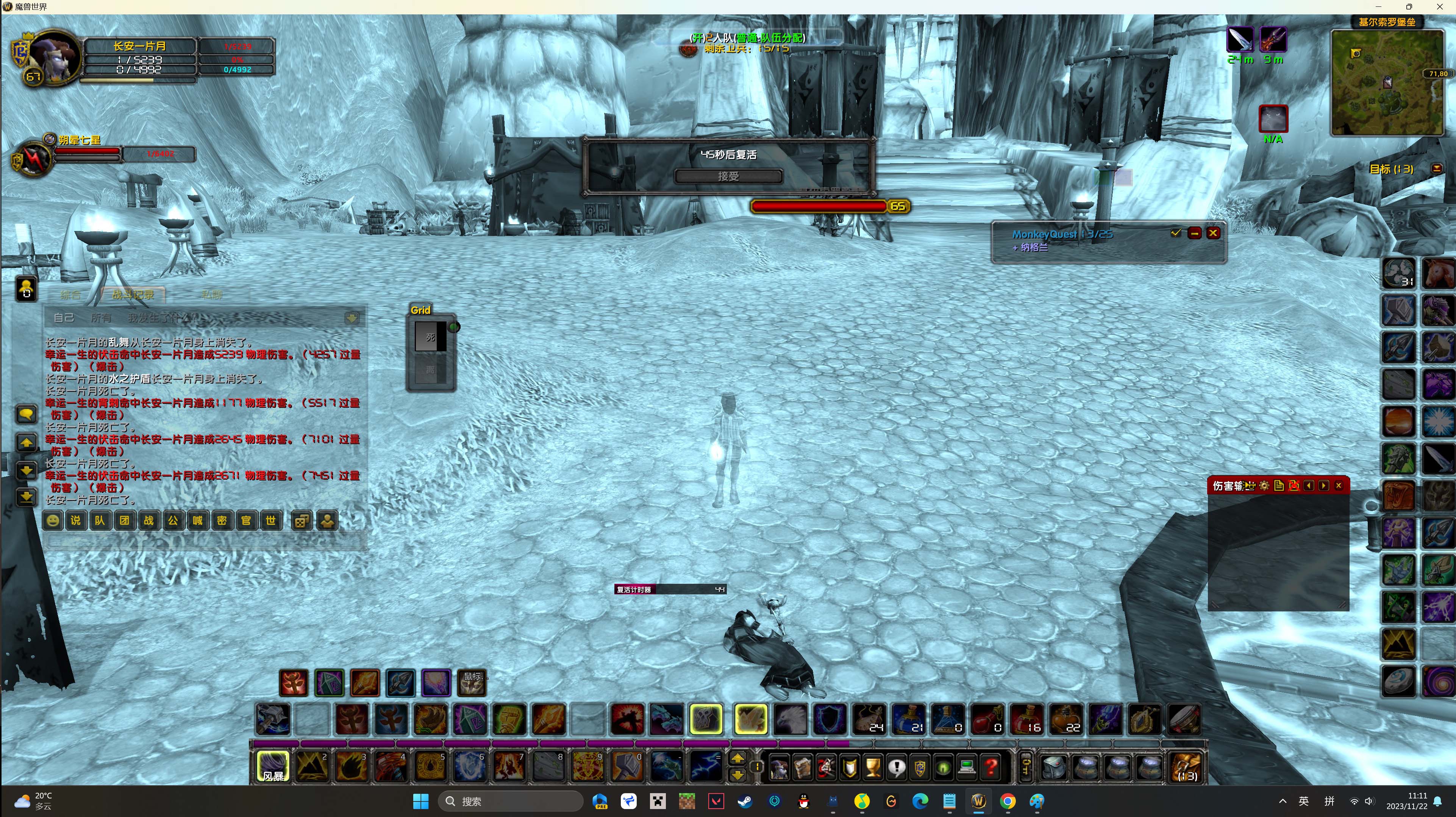The image size is (1456, 817).
Task: Close the MonkeyQuest tracker panel
Action: 1213,233
